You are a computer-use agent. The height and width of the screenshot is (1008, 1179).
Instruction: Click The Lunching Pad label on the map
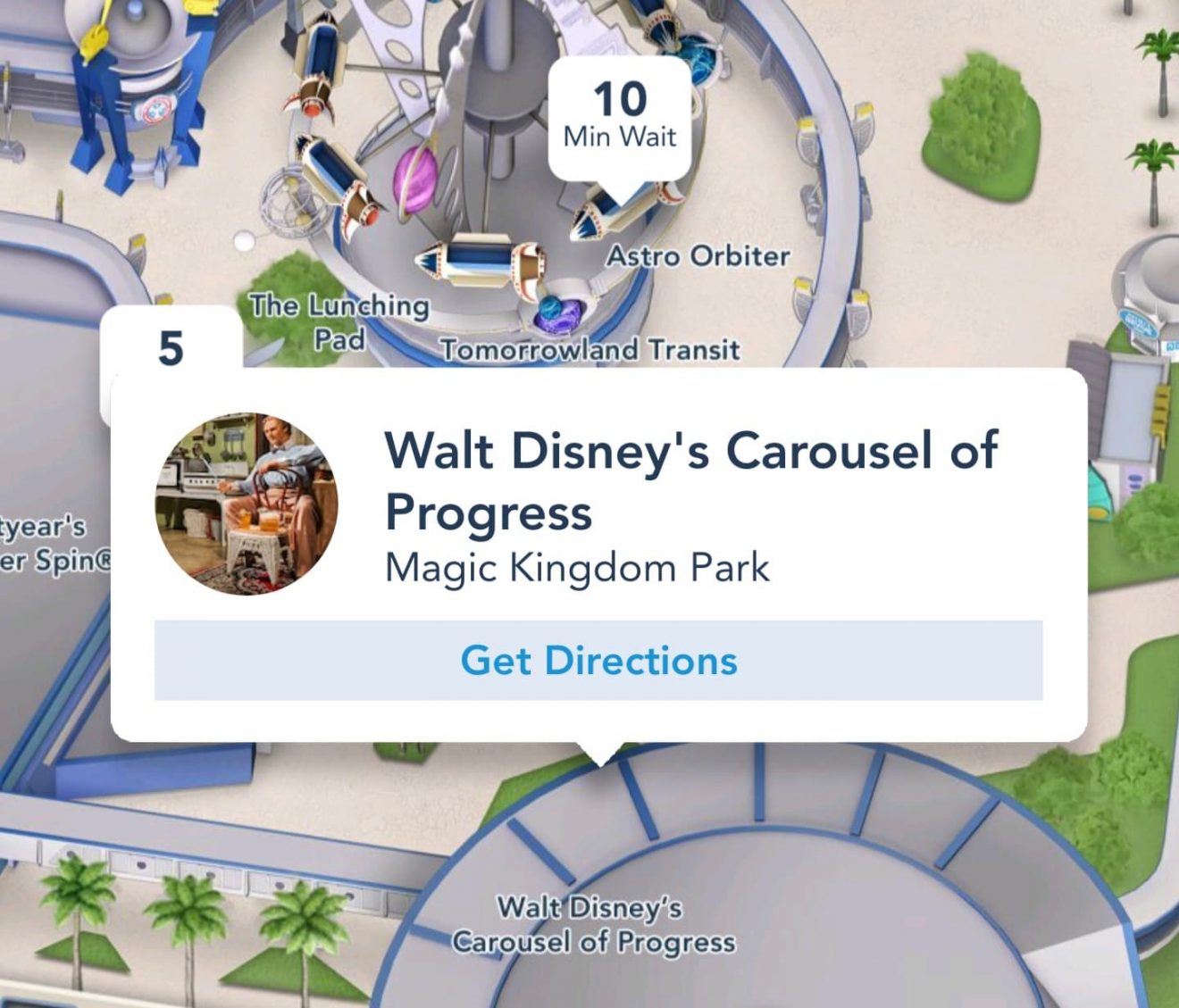pyautogui.click(x=339, y=323)
